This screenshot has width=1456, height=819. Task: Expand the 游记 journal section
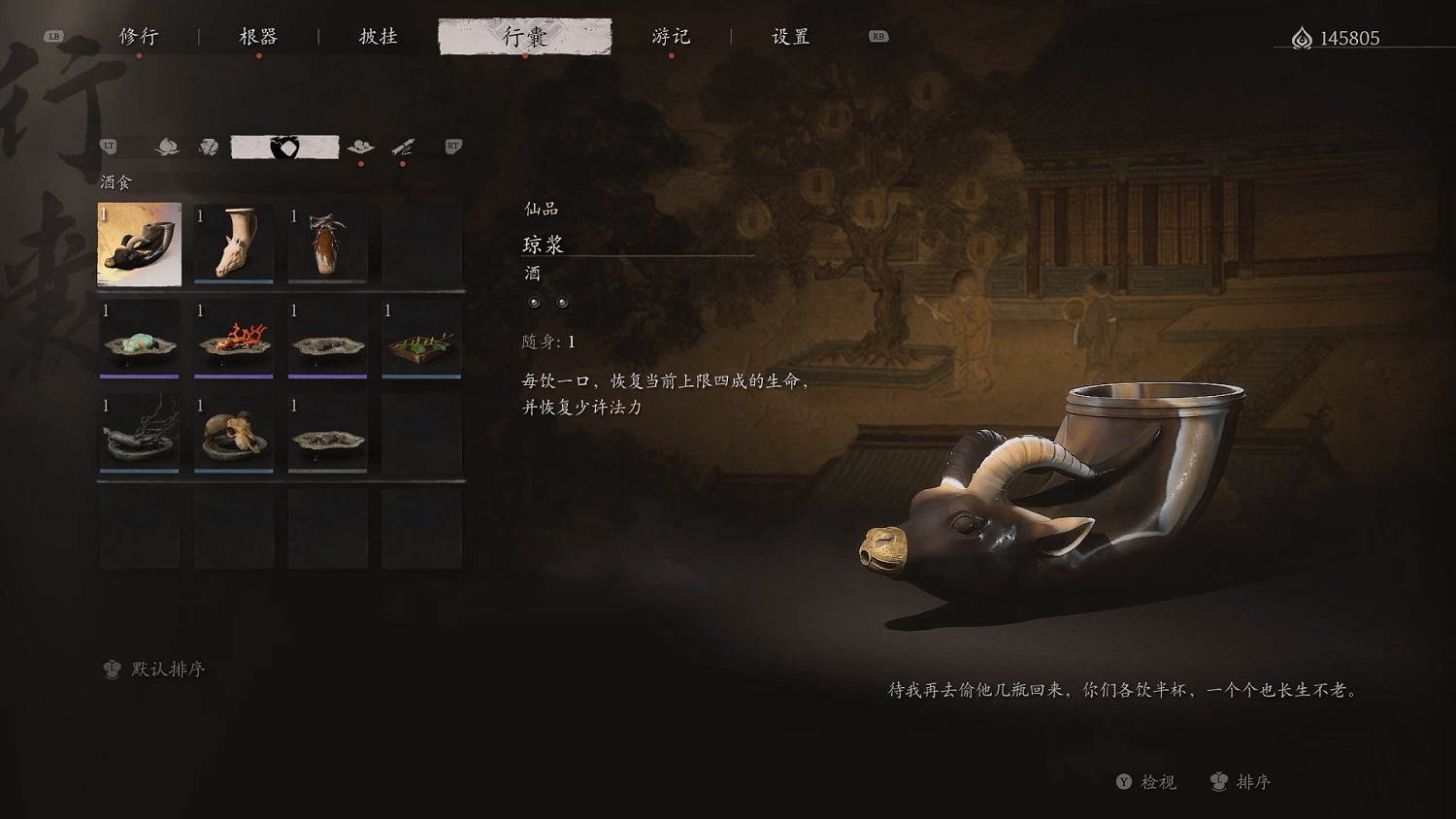pos(671,37)
